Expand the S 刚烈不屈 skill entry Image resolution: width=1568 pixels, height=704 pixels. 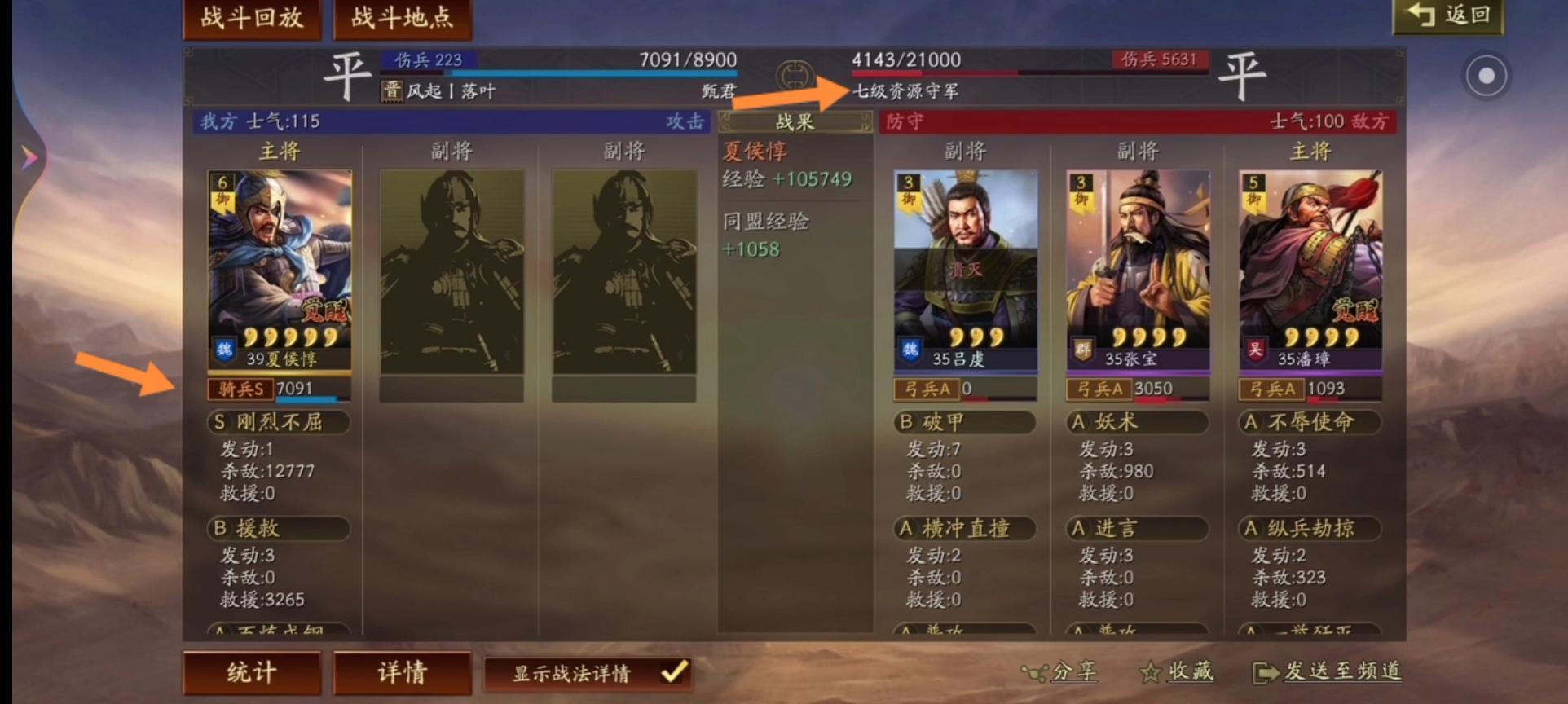tap(278, 423)
